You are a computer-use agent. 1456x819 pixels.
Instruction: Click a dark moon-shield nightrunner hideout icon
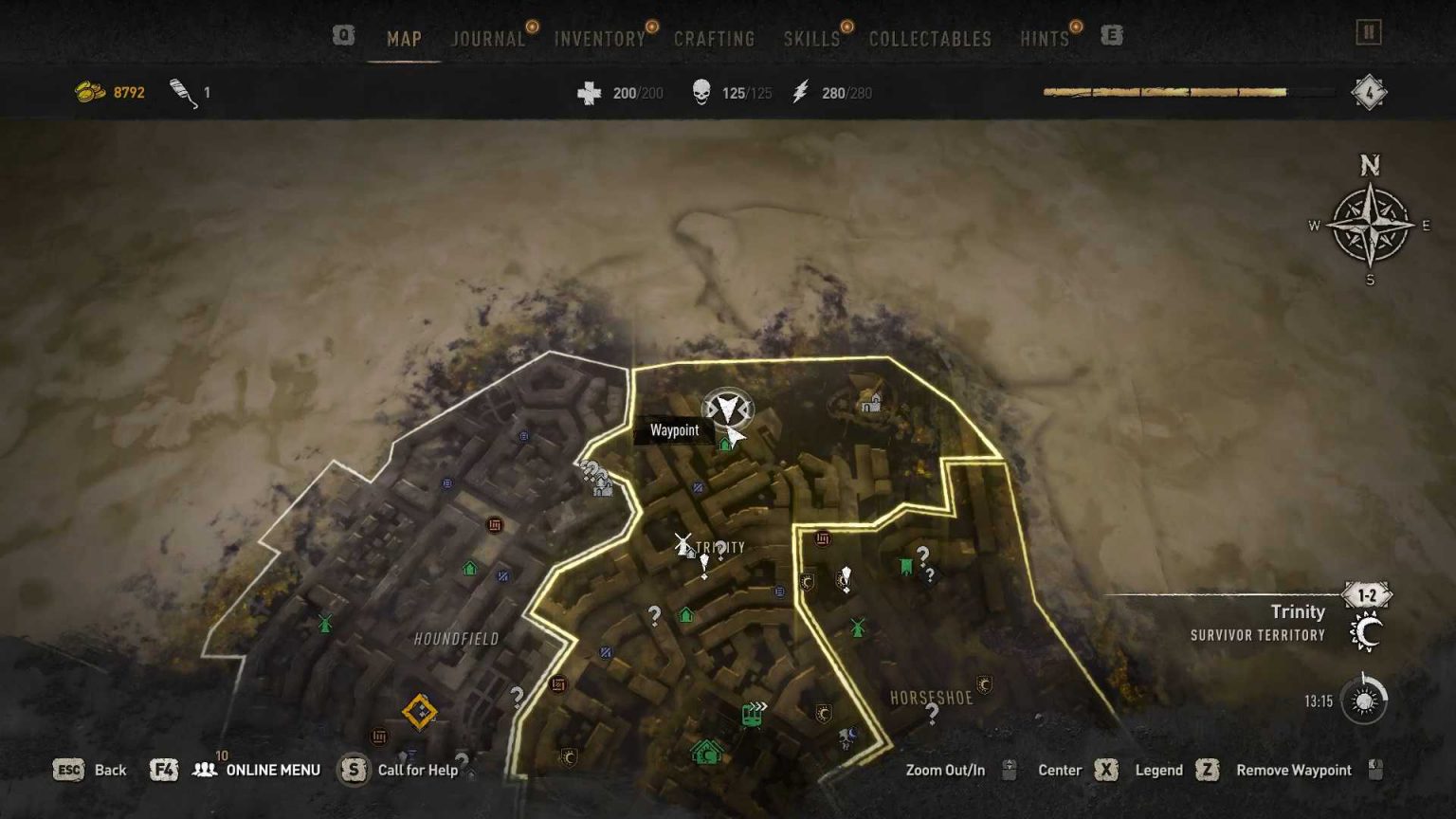click(807, 580)
